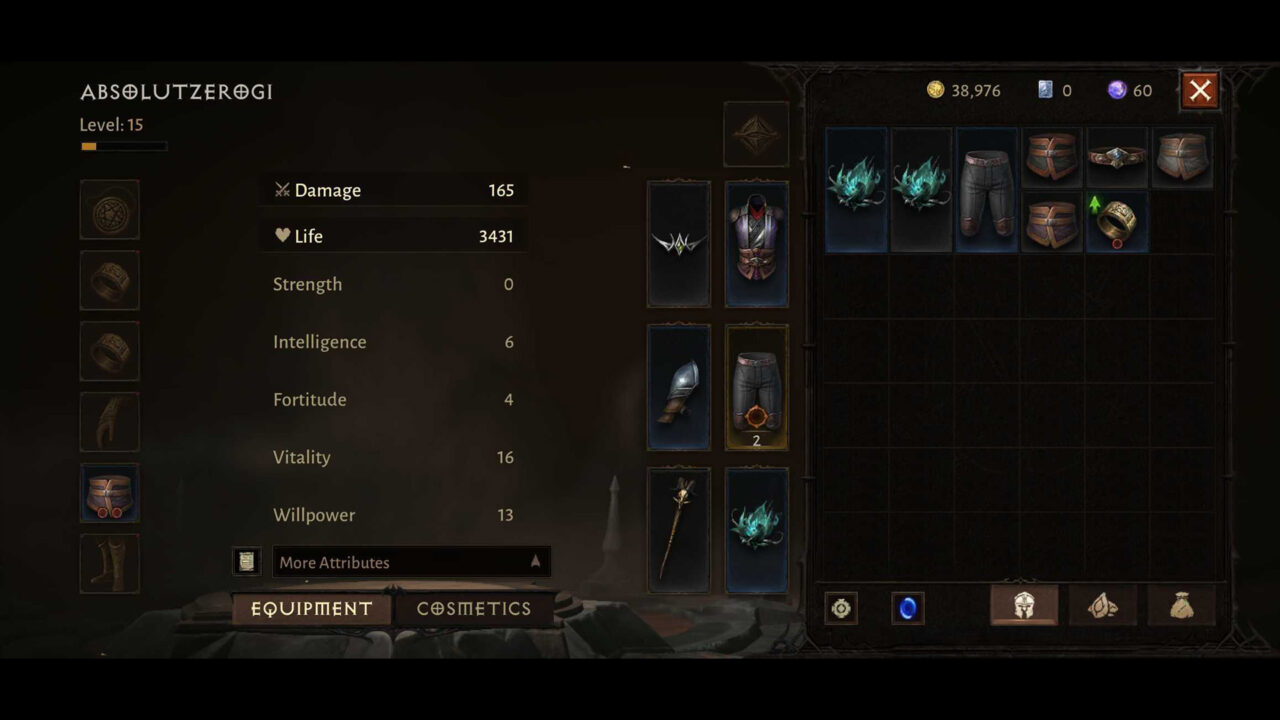Open the equipped chest armor slot
Screen dimensions: 1280x720
757,243
